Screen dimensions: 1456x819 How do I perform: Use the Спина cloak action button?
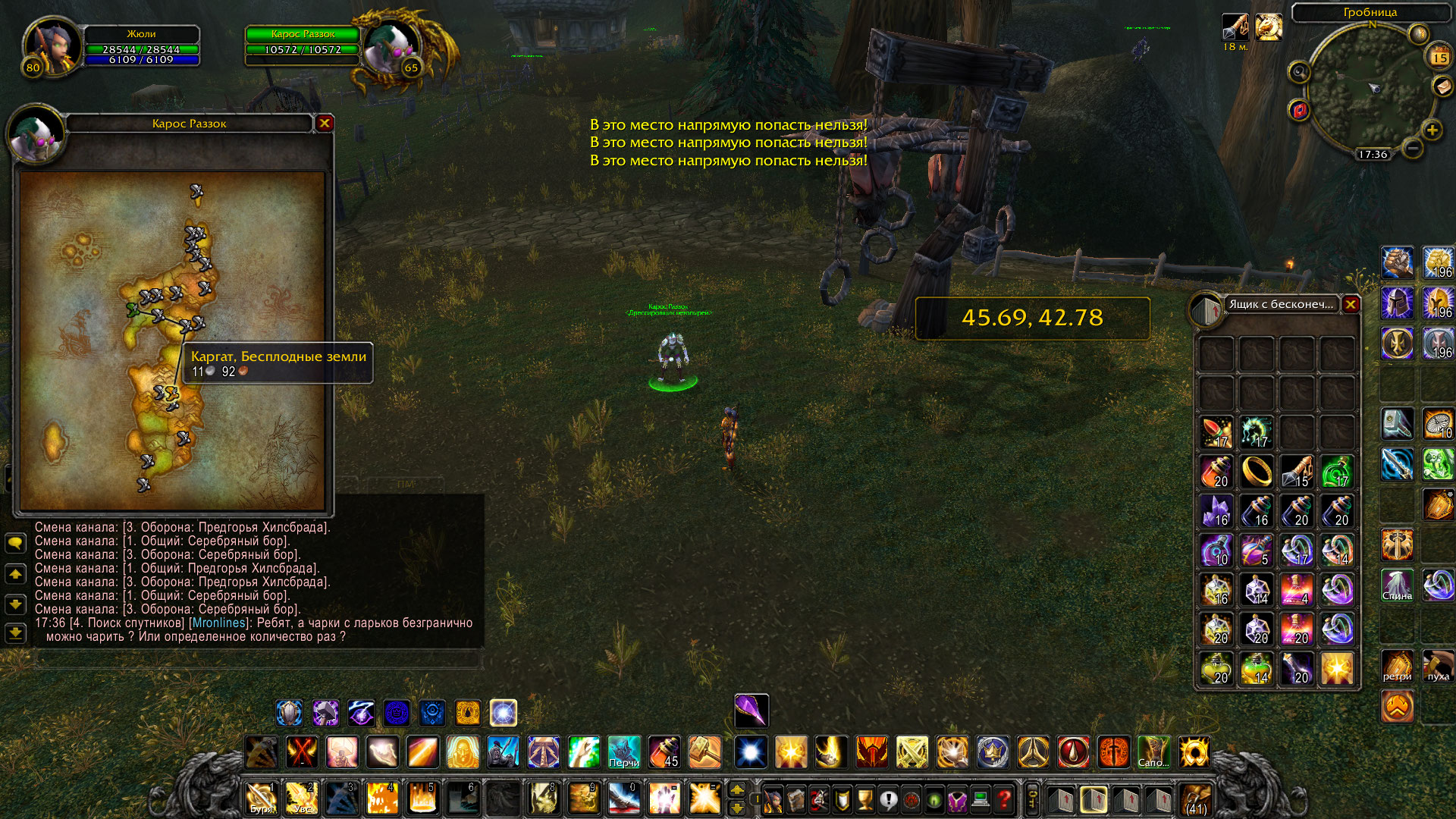(1397, 585)
